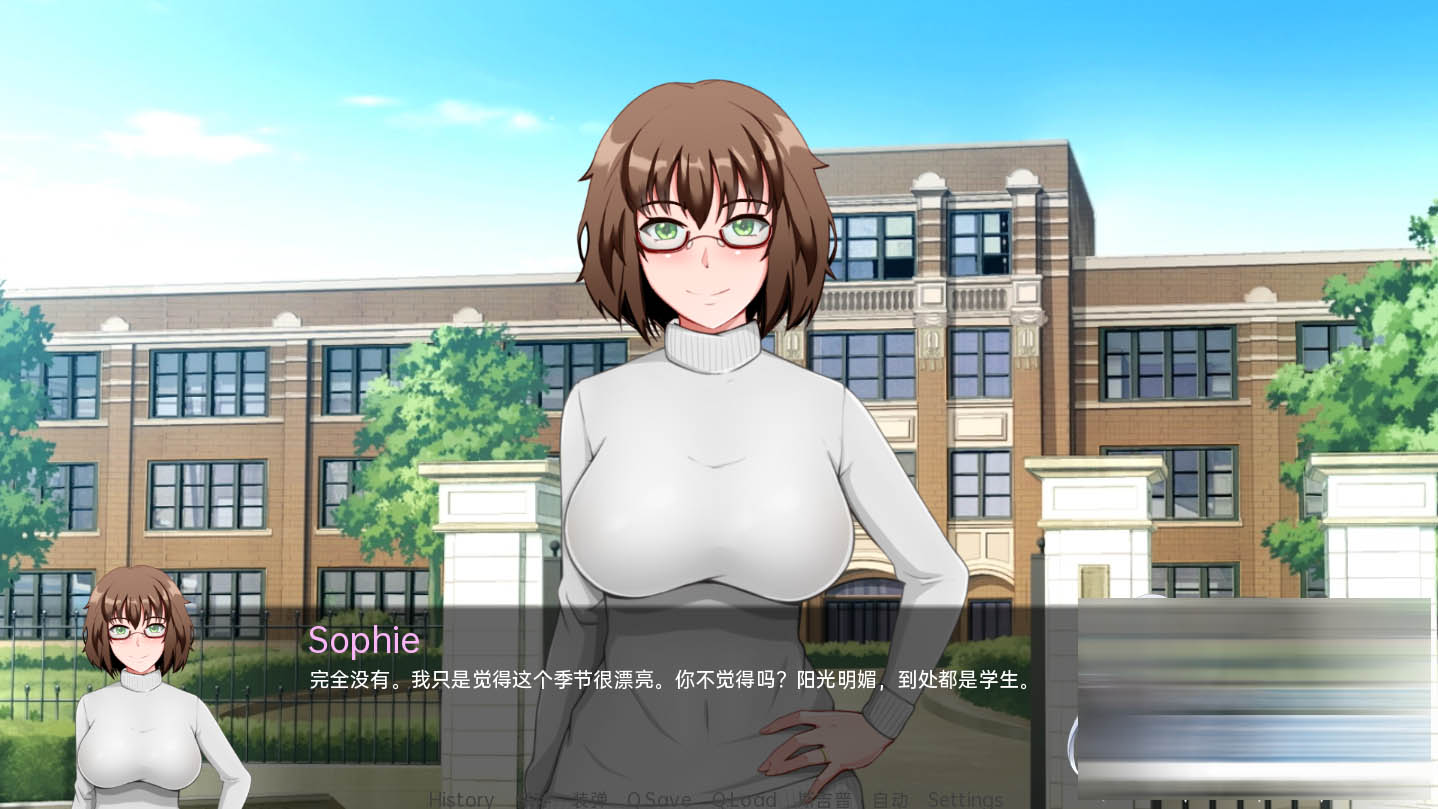Viewport: 1438px width, 809px height.
Task: Click Q.Save to quick save
Action: click(x=659, y=799)
